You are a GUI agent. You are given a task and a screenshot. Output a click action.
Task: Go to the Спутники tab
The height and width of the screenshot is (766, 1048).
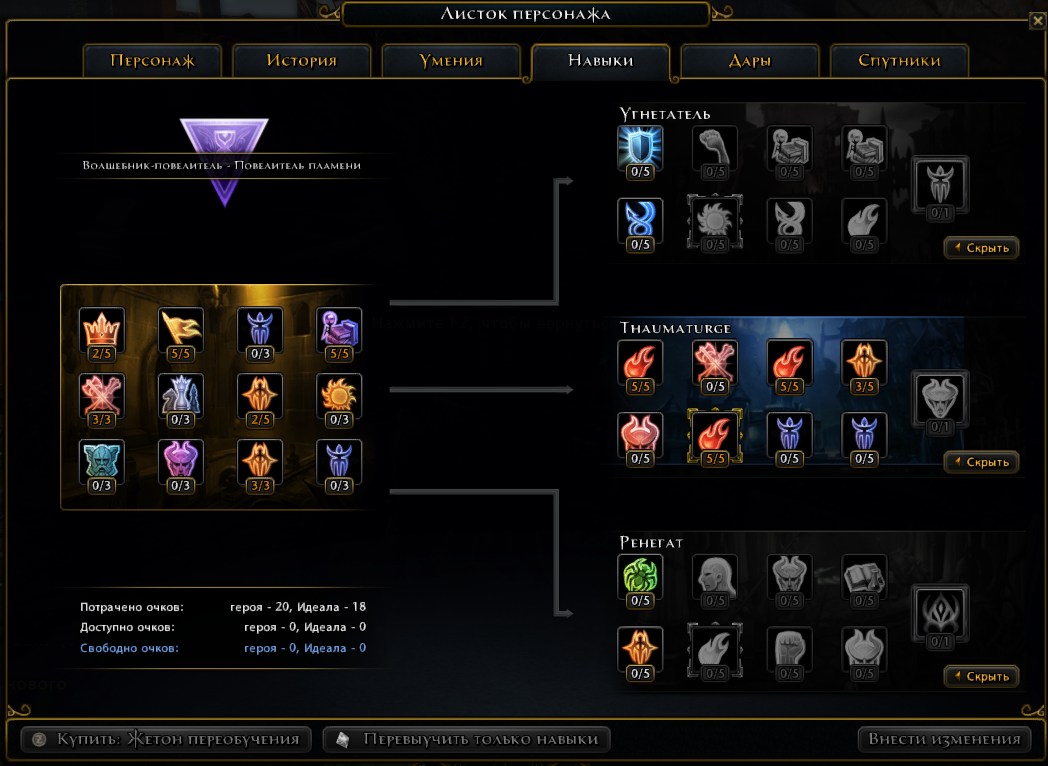coord(899,61)
